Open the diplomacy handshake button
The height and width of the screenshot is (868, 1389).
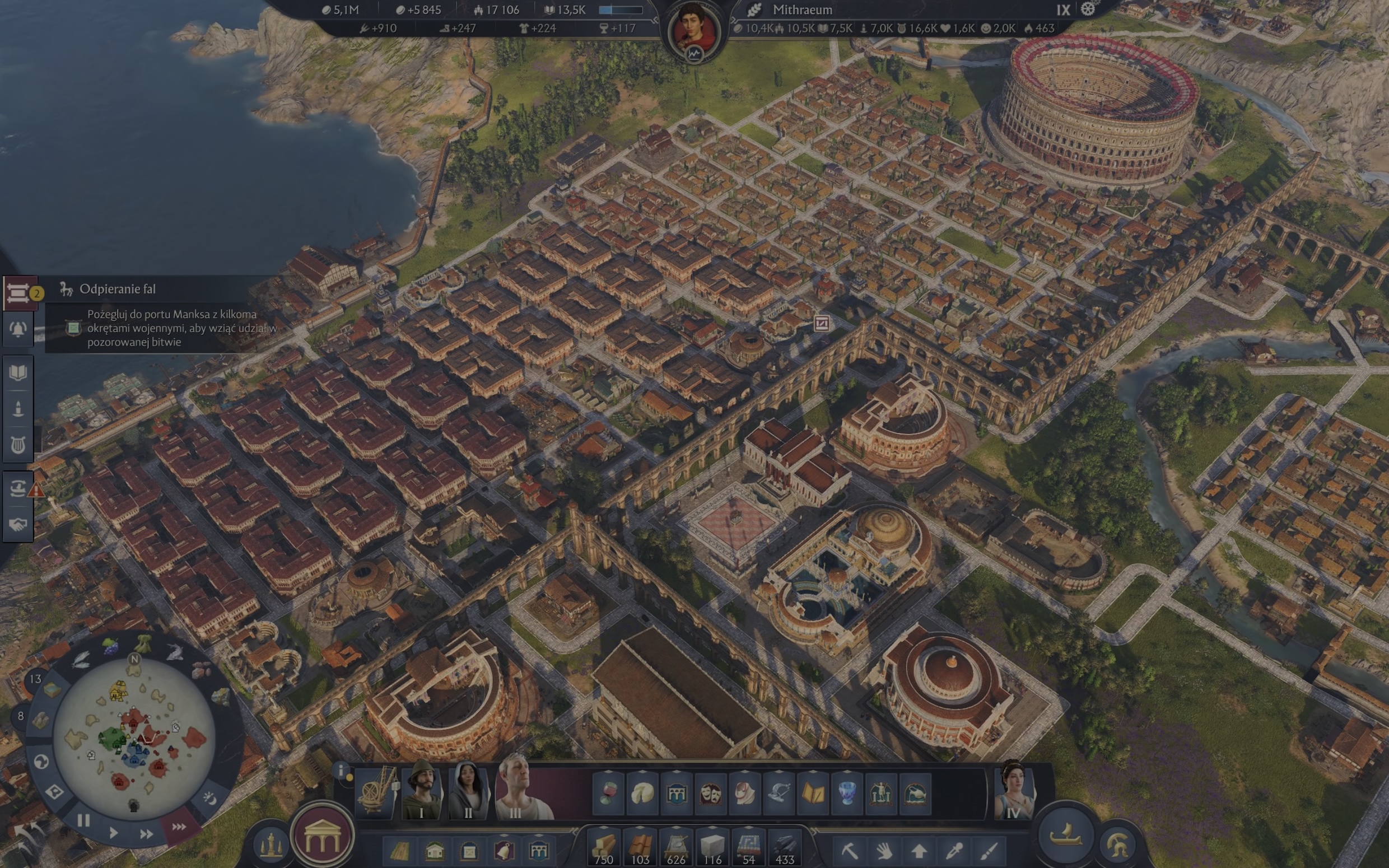point(18,524)
